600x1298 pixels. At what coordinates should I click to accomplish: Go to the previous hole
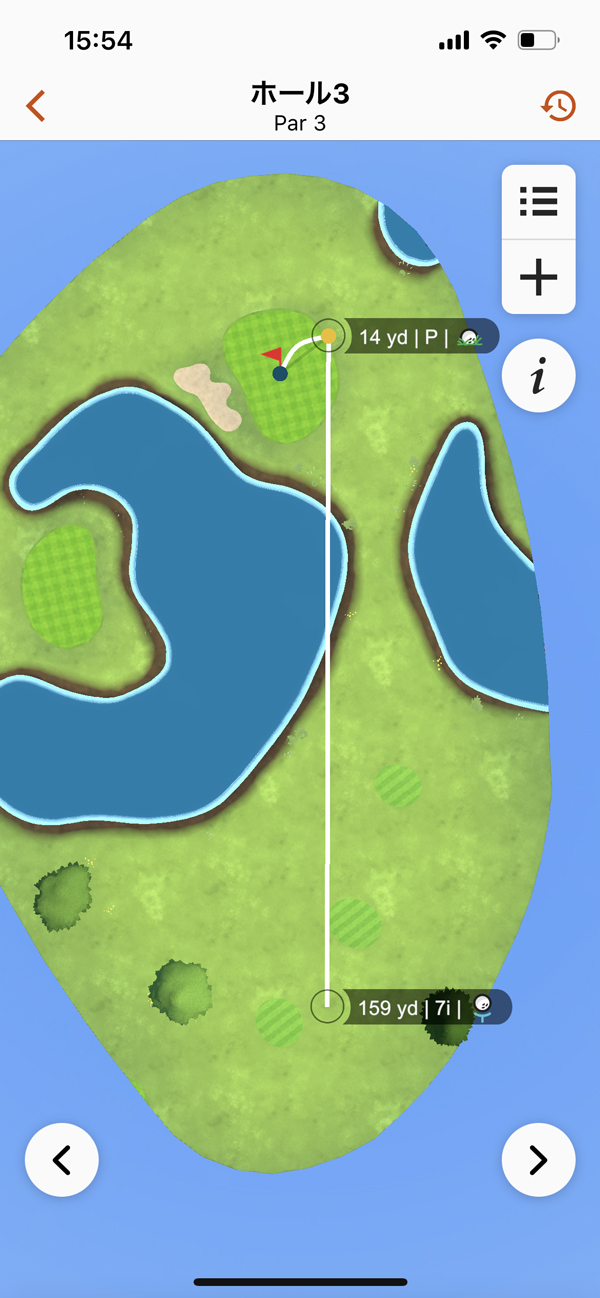click(62, 1160)
